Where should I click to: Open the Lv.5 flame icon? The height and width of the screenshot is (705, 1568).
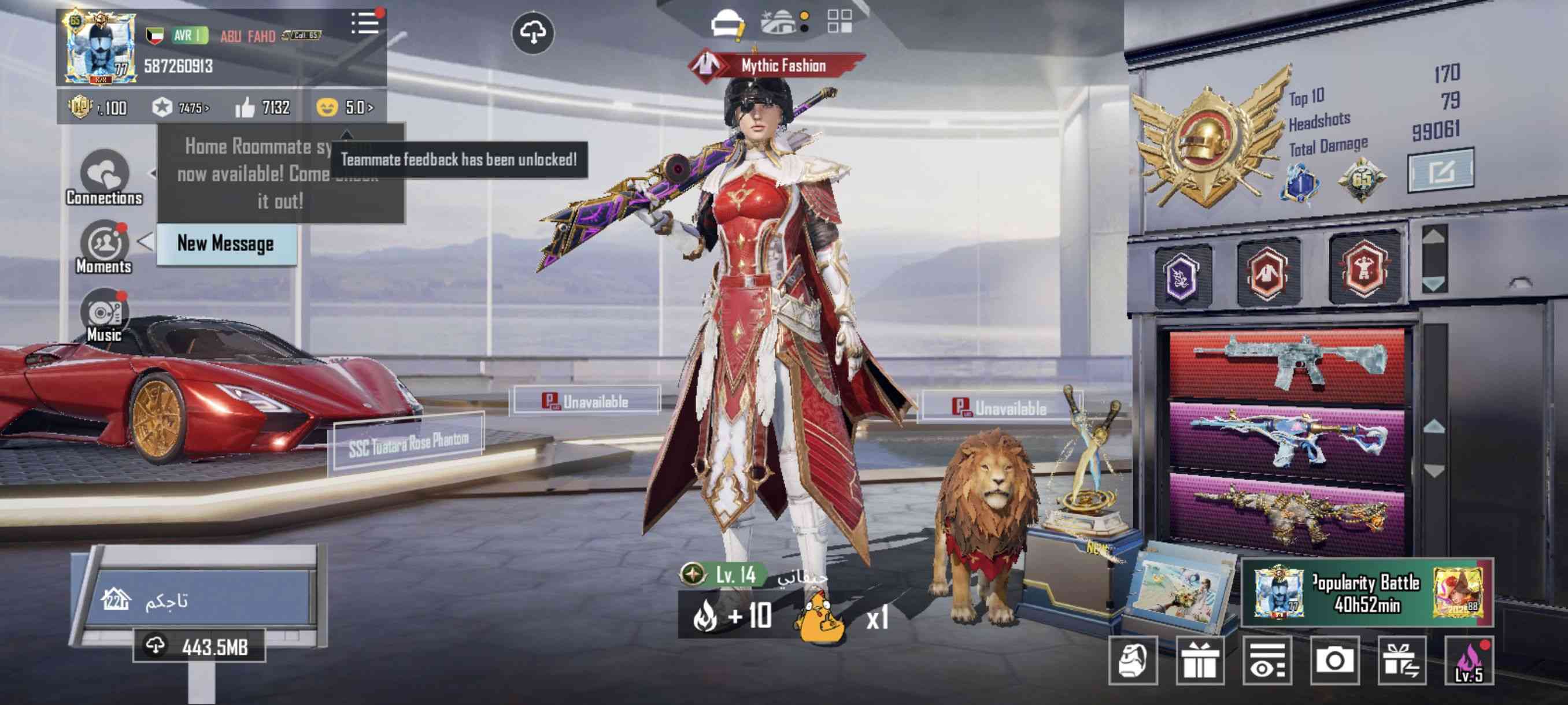1469,661
